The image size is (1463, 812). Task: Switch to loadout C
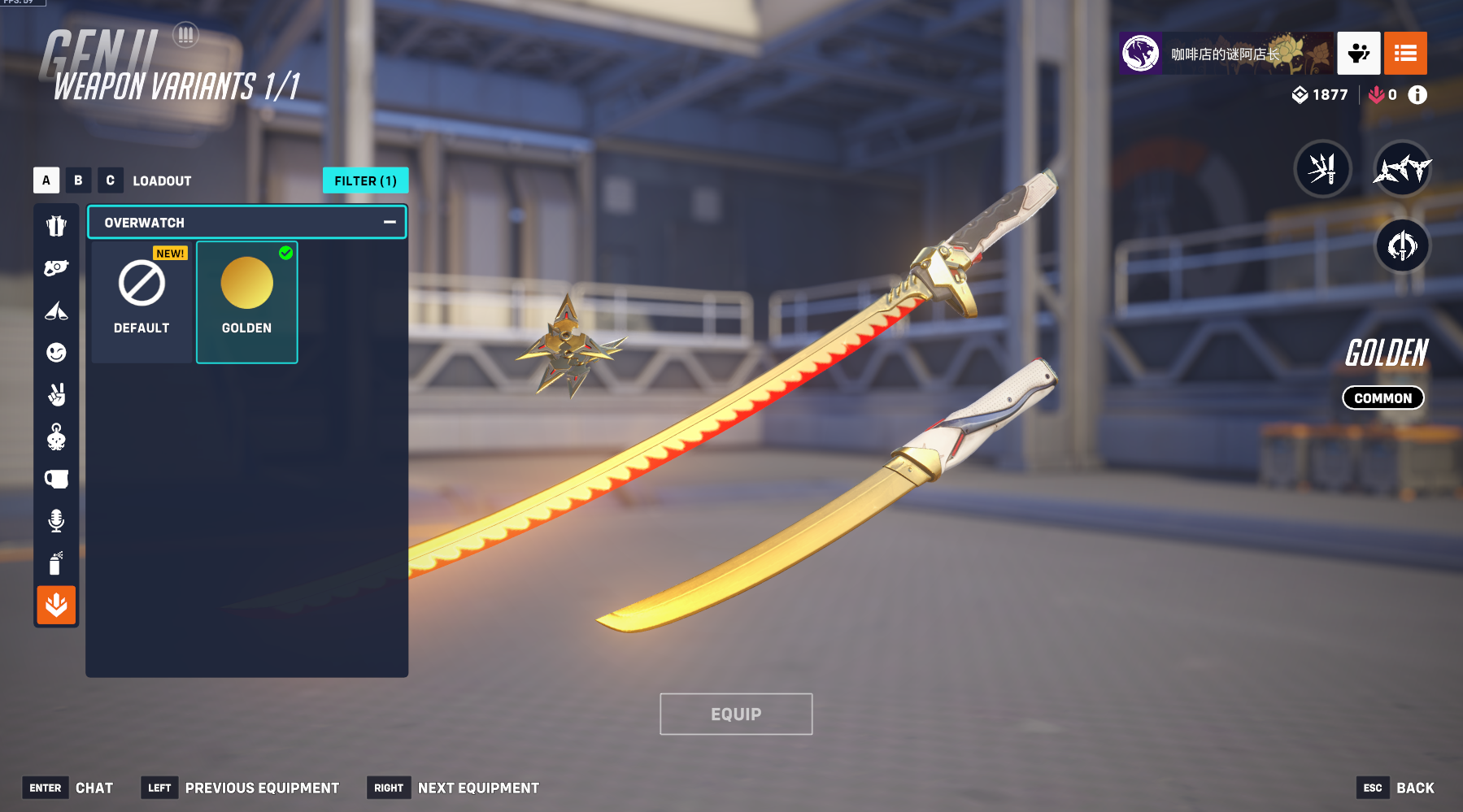pyautogui.click(x=110, y=180)
